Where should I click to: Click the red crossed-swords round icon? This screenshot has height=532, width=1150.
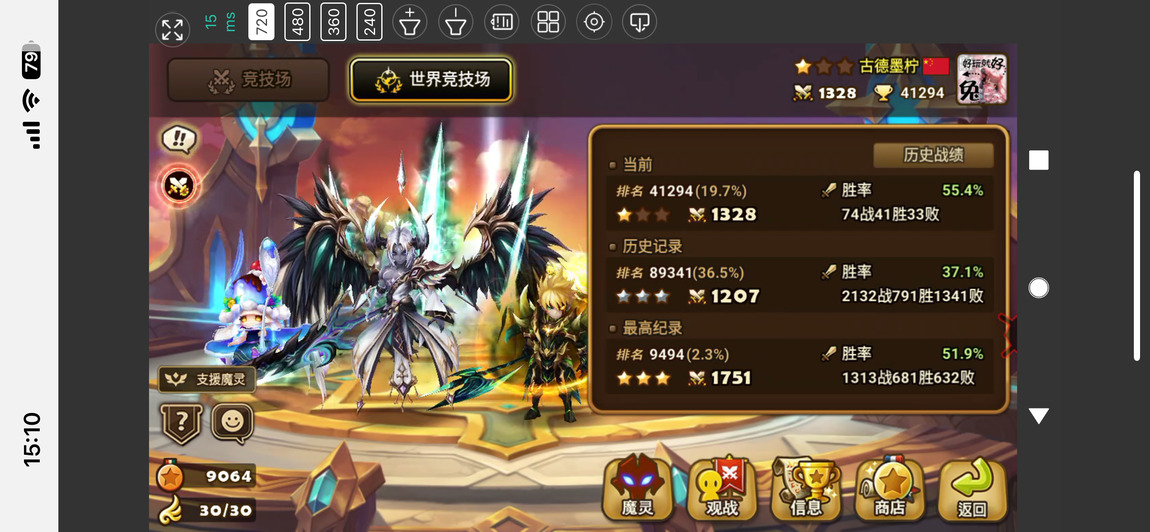[x=180, y=184]
